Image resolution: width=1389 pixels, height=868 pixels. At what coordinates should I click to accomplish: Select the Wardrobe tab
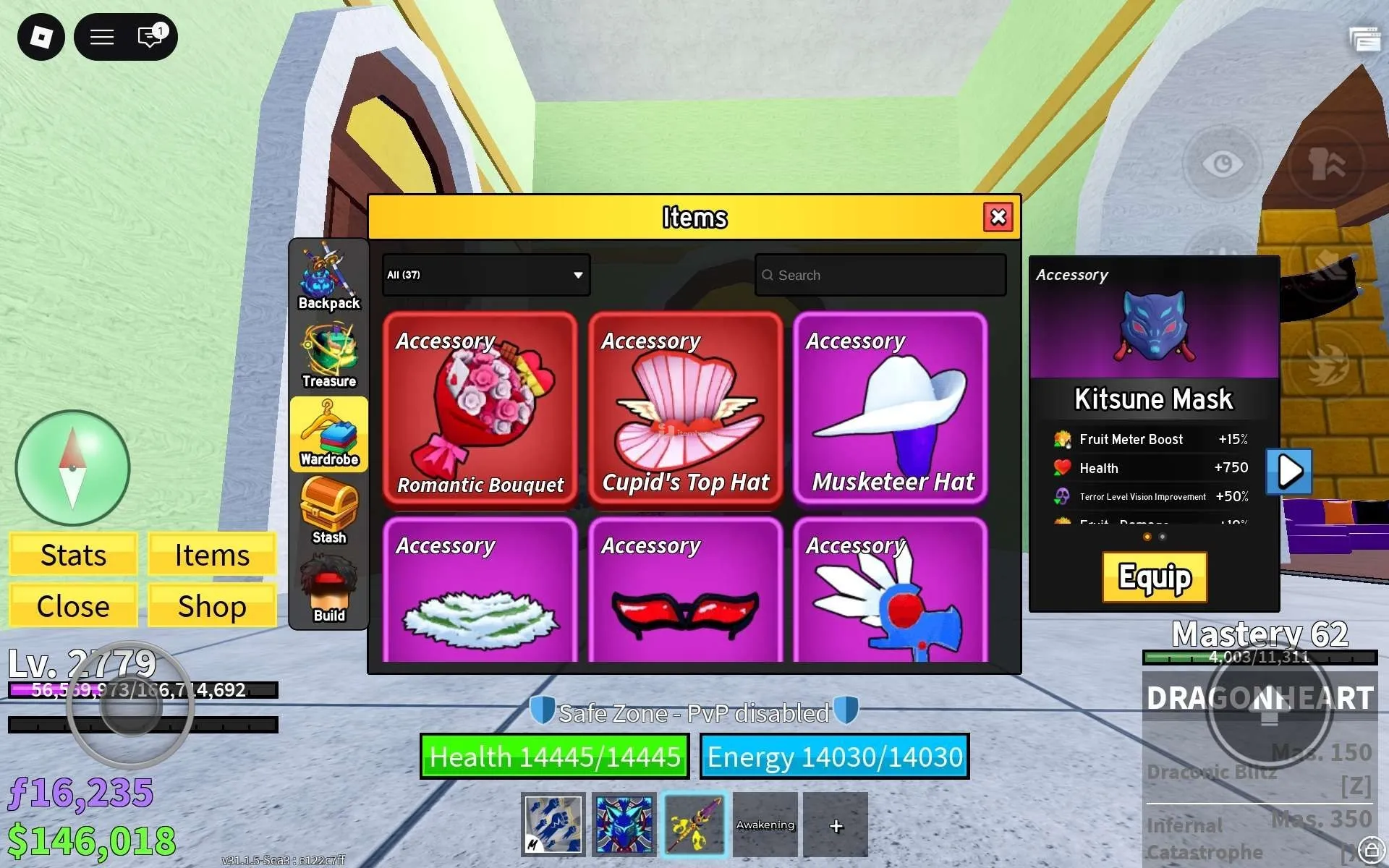(x=329, y=434)
